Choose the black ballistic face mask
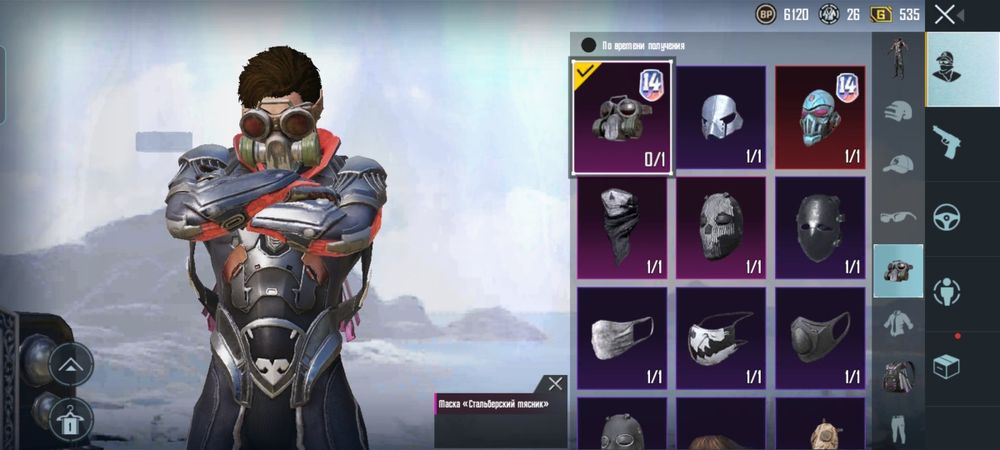This screenshot has height=450, width=1000. (x=820, y=228)
